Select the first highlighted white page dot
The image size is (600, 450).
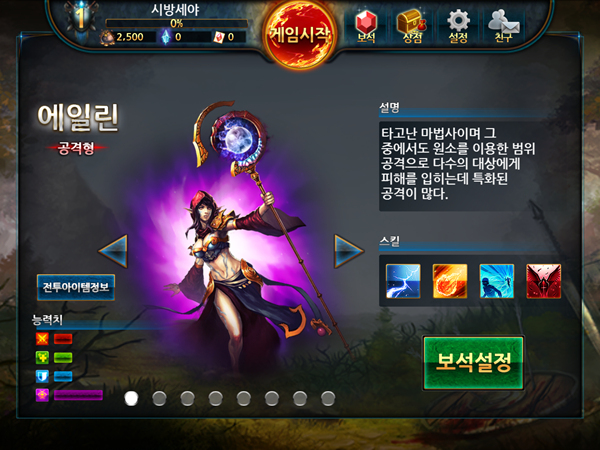130,398
